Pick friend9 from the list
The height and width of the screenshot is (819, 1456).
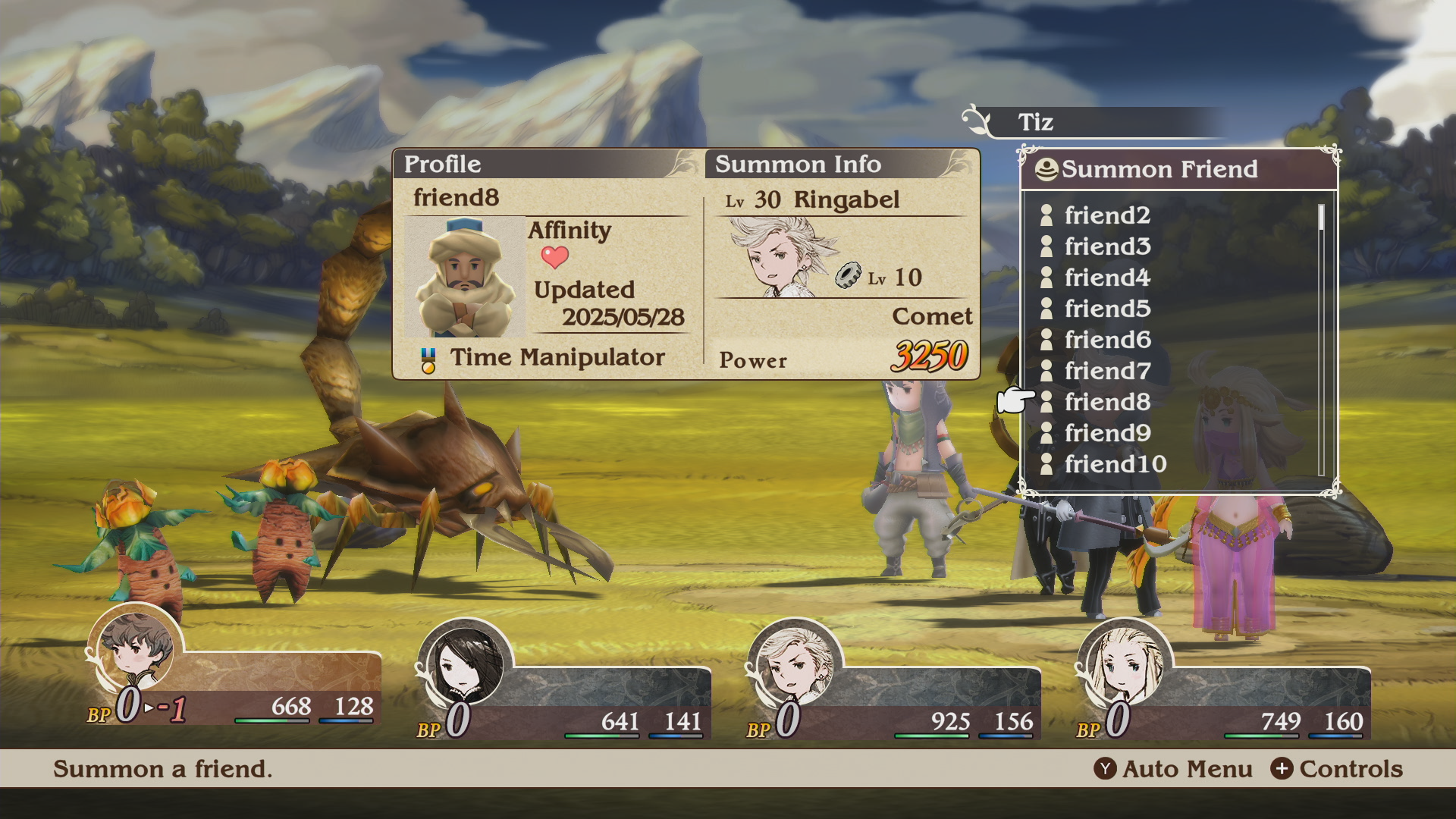[x=1106, y=433]
